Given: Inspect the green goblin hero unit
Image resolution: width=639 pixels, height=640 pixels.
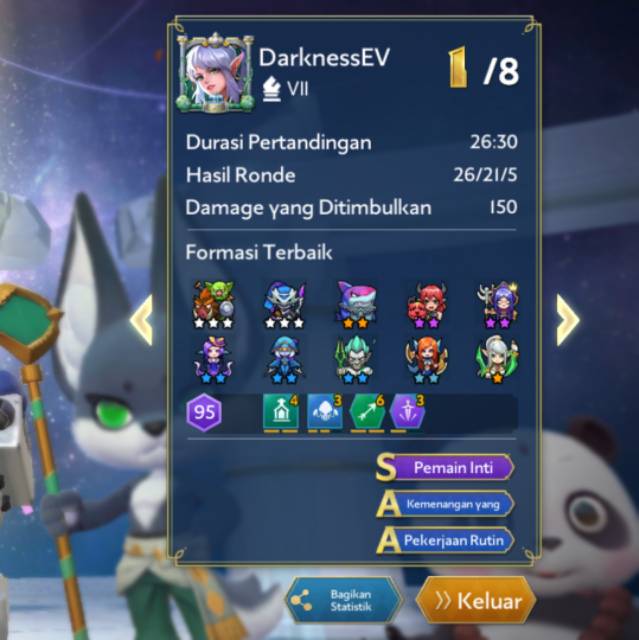Looking at the screenshot, I should [x=213, y=304].
